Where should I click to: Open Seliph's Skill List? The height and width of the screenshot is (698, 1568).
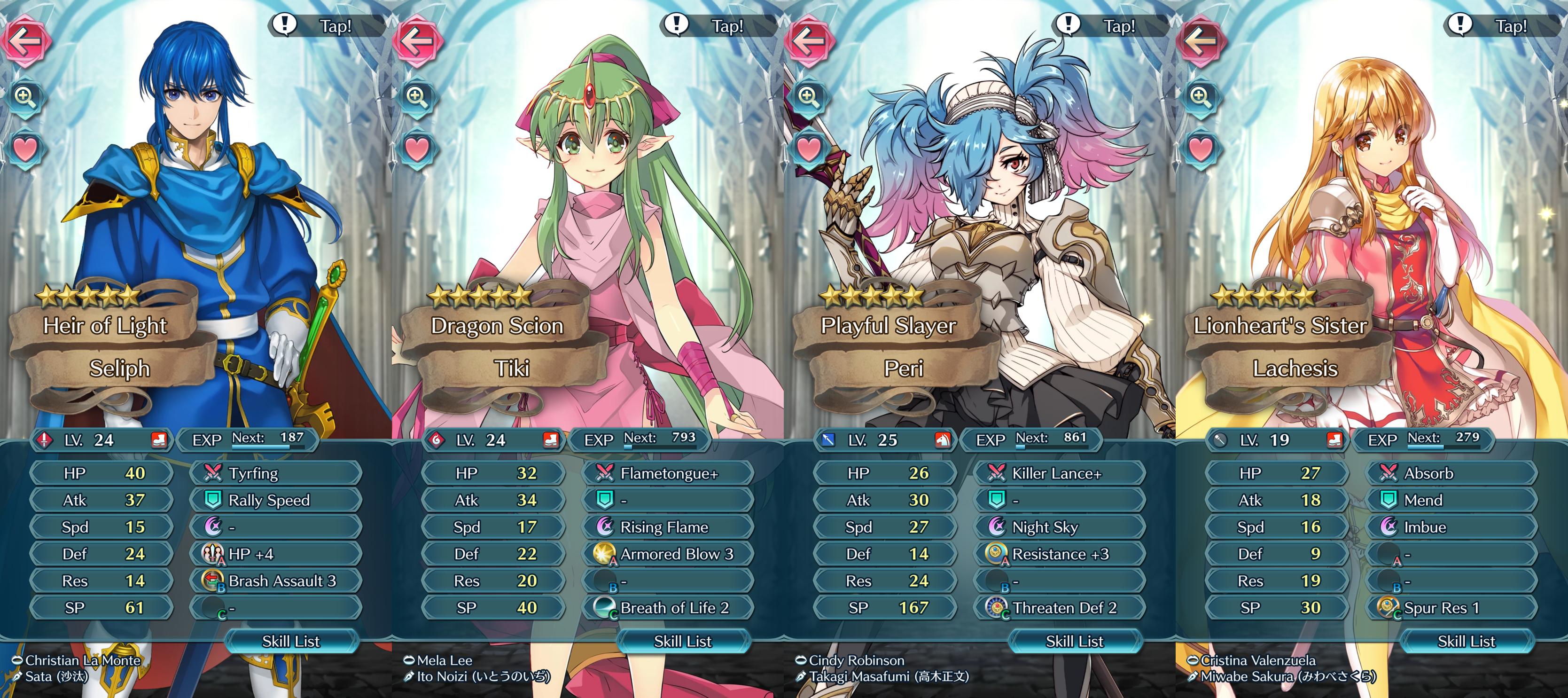(x=291, y=641)
